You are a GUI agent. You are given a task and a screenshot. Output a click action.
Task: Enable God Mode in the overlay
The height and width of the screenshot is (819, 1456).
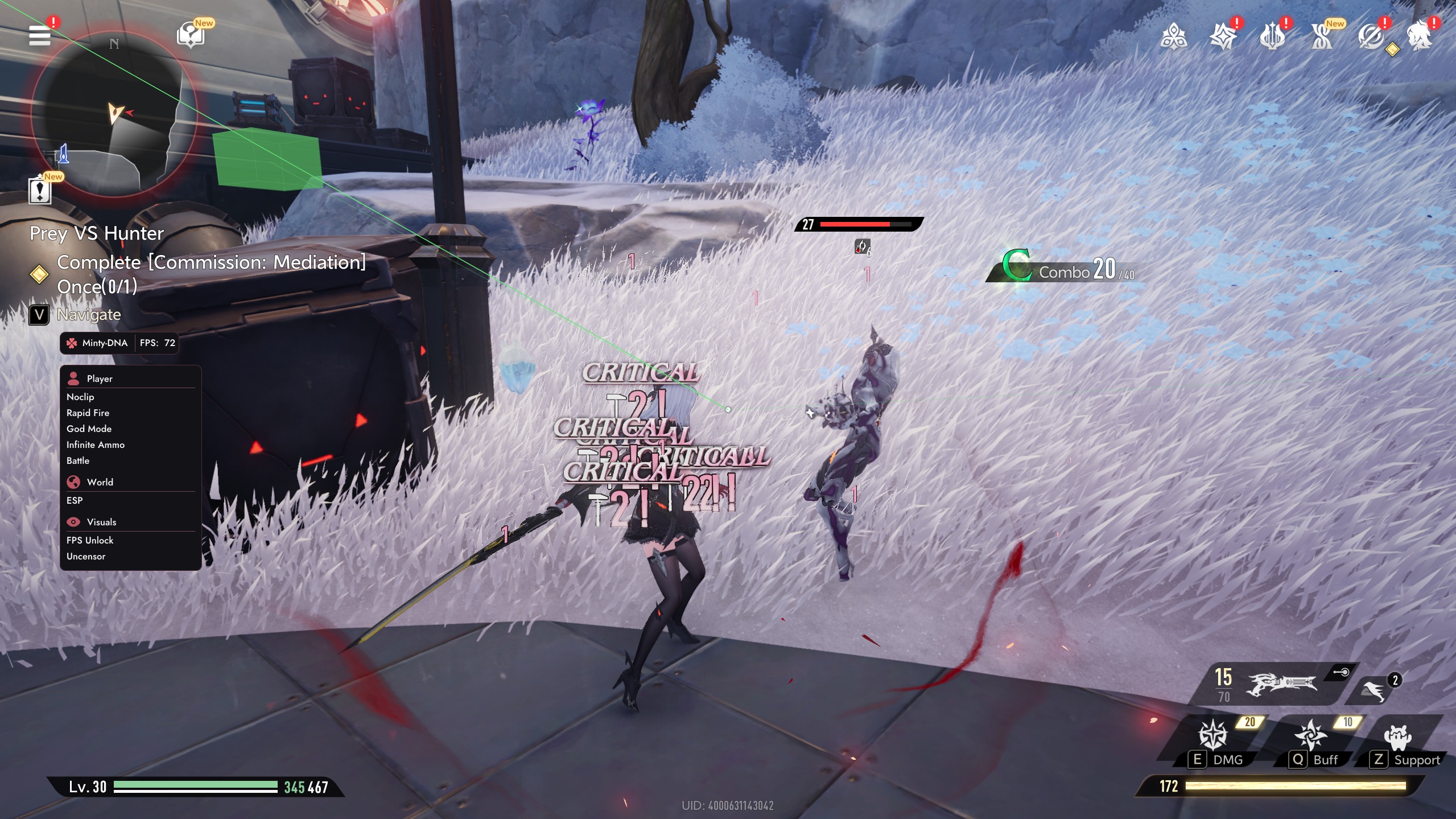click(89, 429)
